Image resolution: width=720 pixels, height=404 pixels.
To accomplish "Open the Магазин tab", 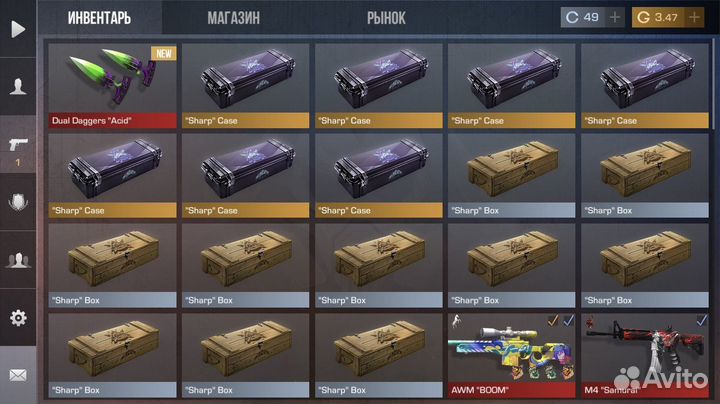I will (x=234, y=18).
